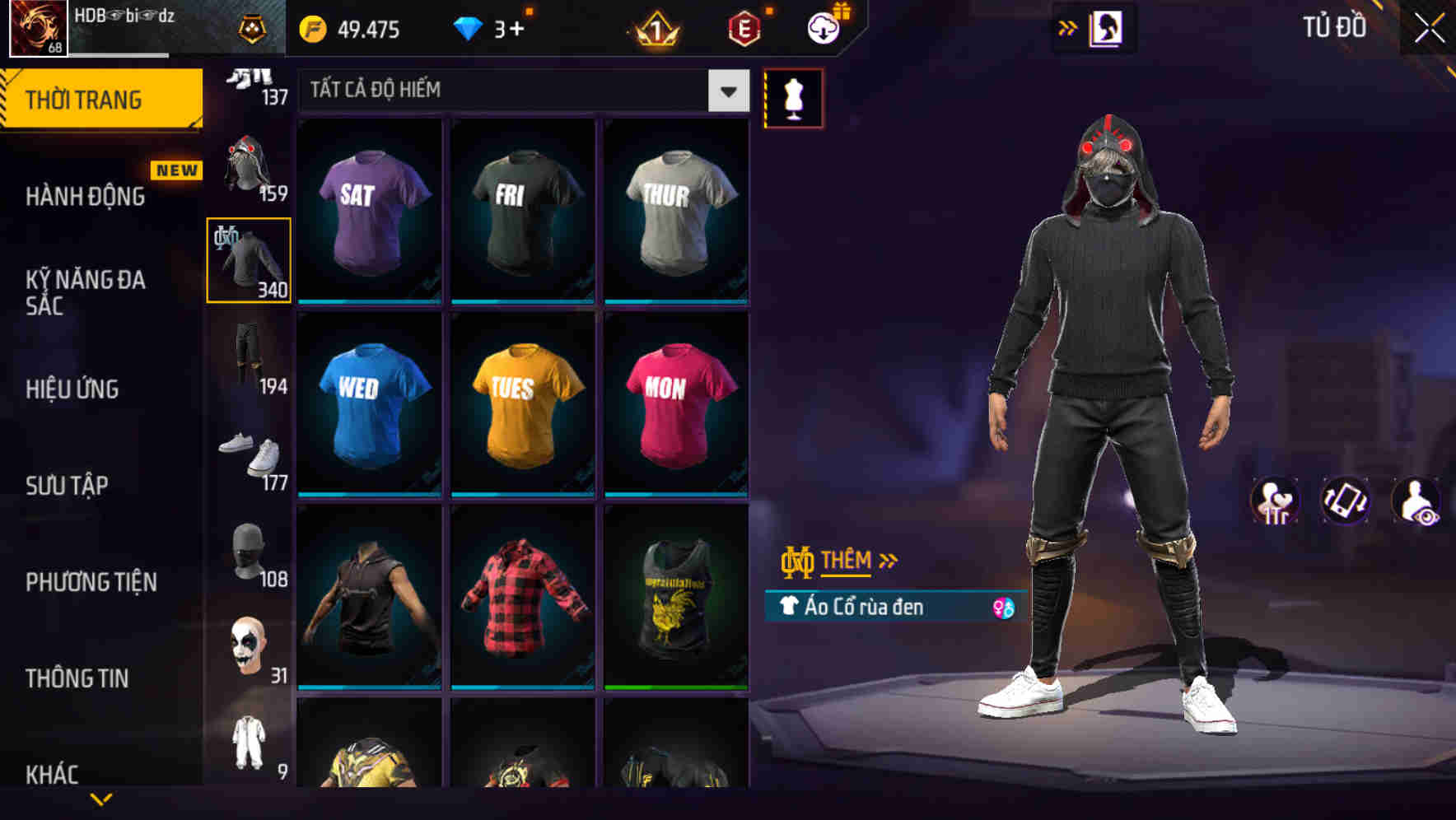Viewport: 1456px width, 820px height.
Task: Click the hairstyle preview toggle at top
Action: 1106,28
